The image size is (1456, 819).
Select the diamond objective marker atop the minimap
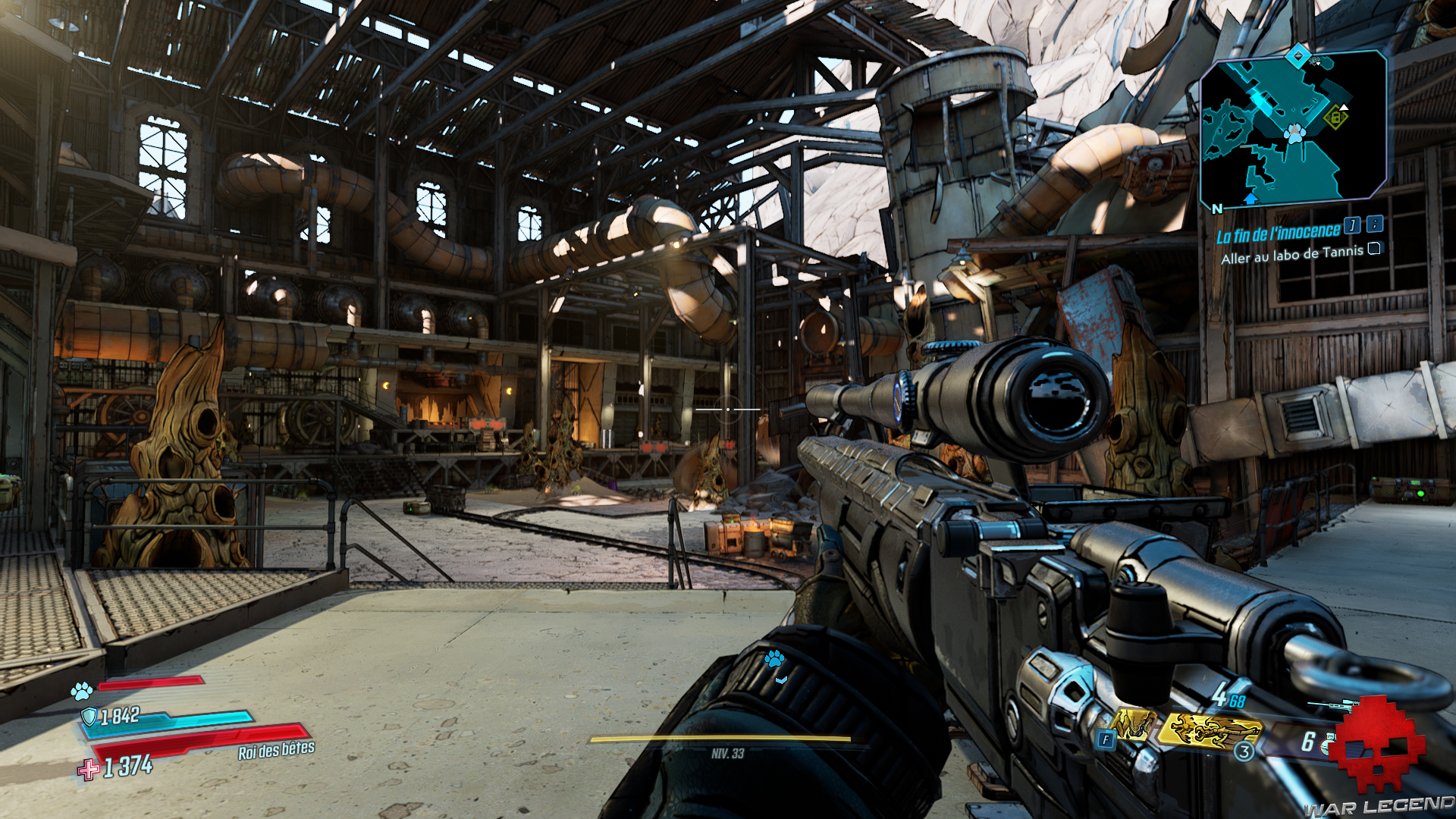click(x=1298, y=55)
